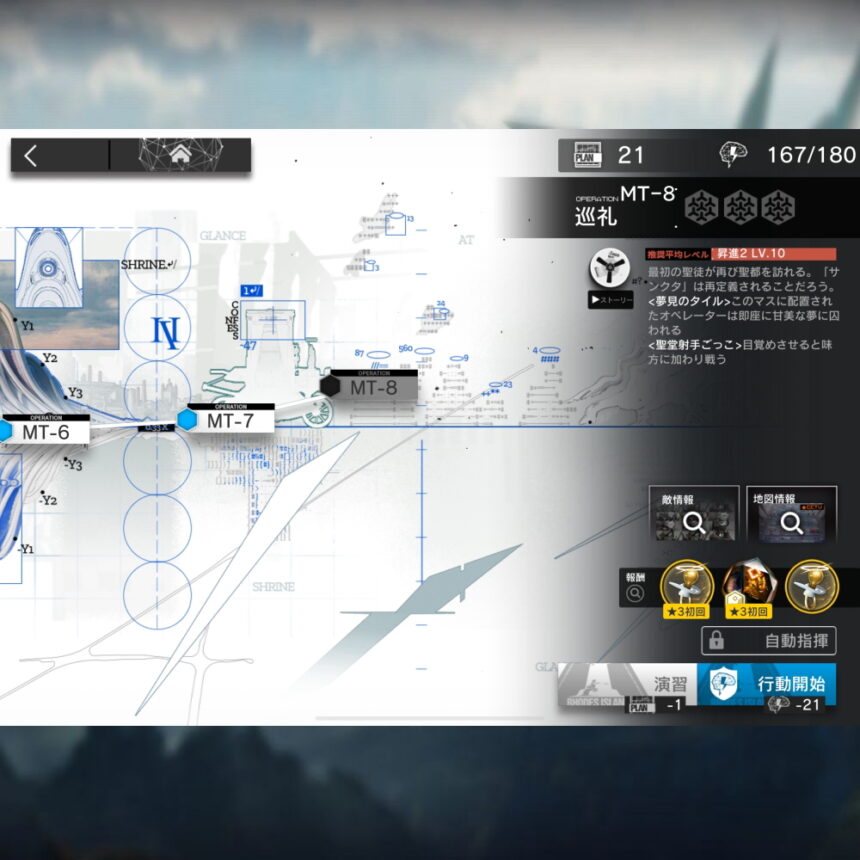The image size is (860, 860).
Task: Select the MT-6 operation node
Action: pos(45,432)
